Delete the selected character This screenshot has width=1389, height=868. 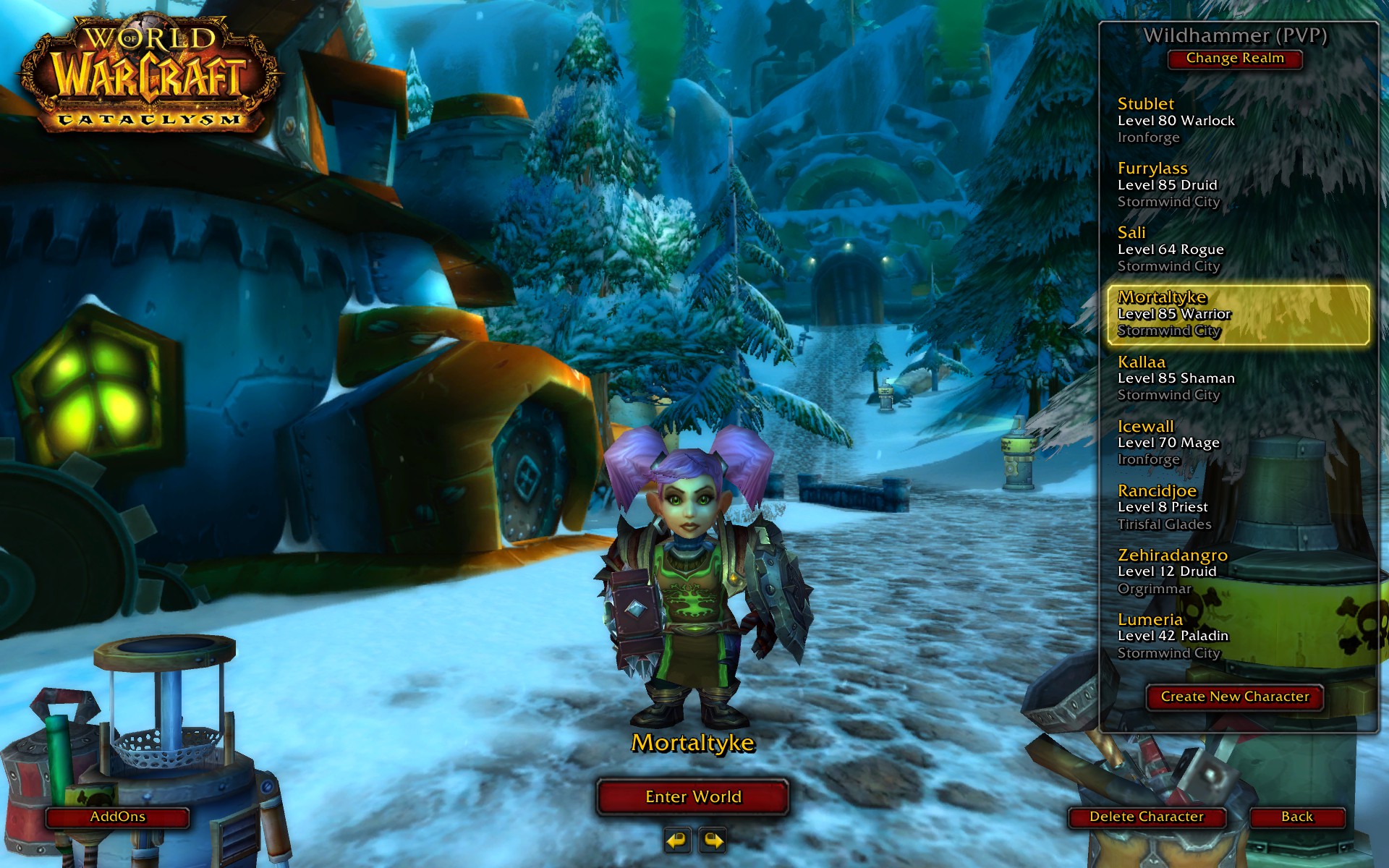(1147, 817)
